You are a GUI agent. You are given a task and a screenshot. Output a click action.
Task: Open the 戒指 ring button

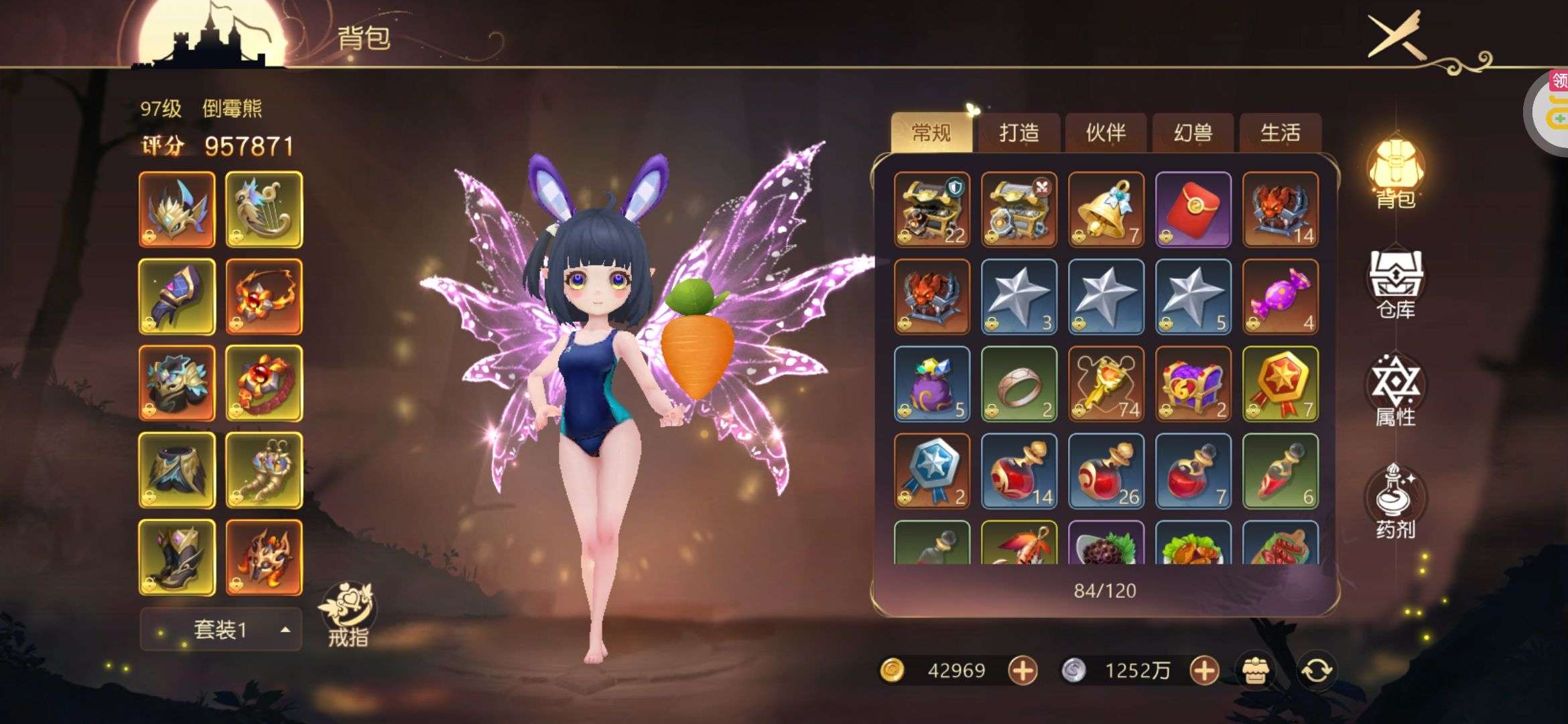point(348,614)
